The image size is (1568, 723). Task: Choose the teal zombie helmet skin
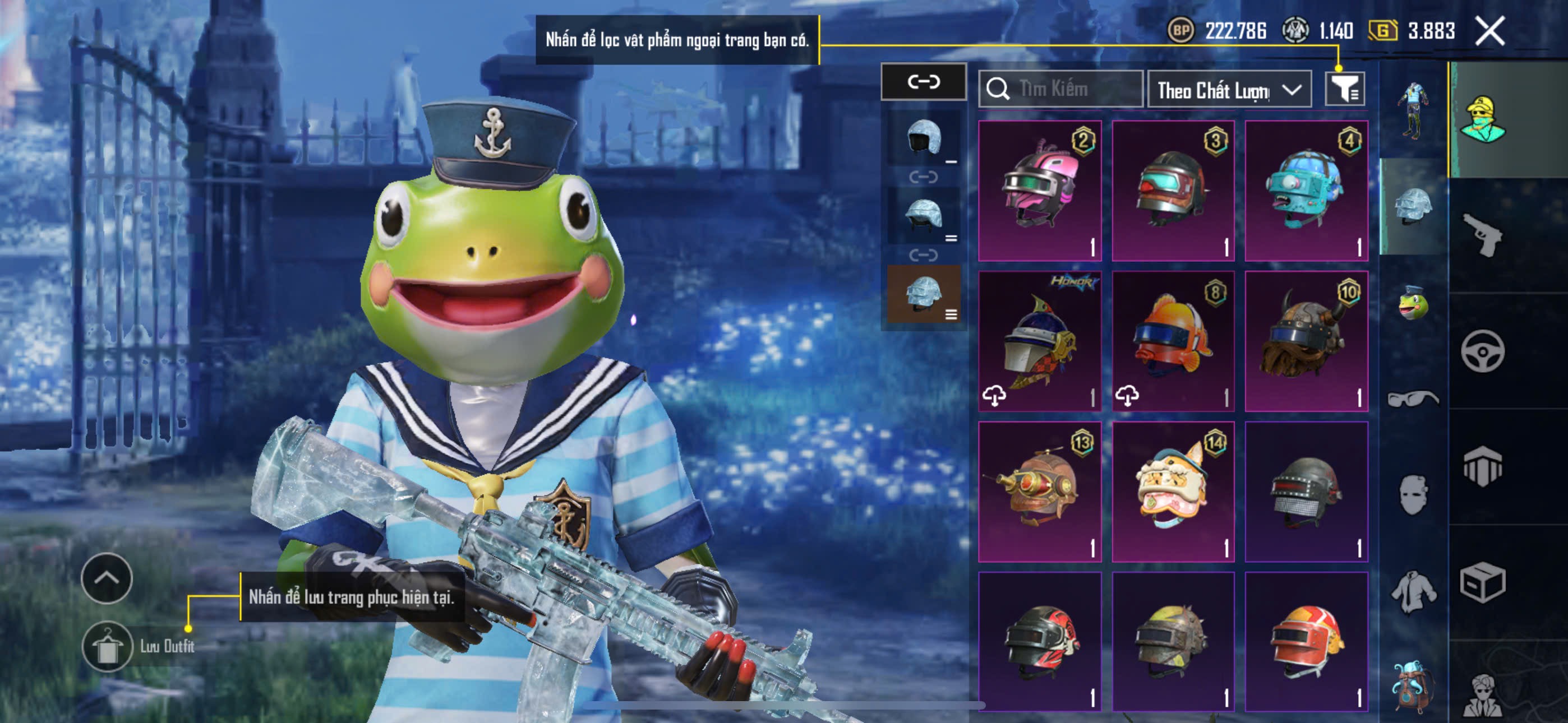[x=1306, y=191]
